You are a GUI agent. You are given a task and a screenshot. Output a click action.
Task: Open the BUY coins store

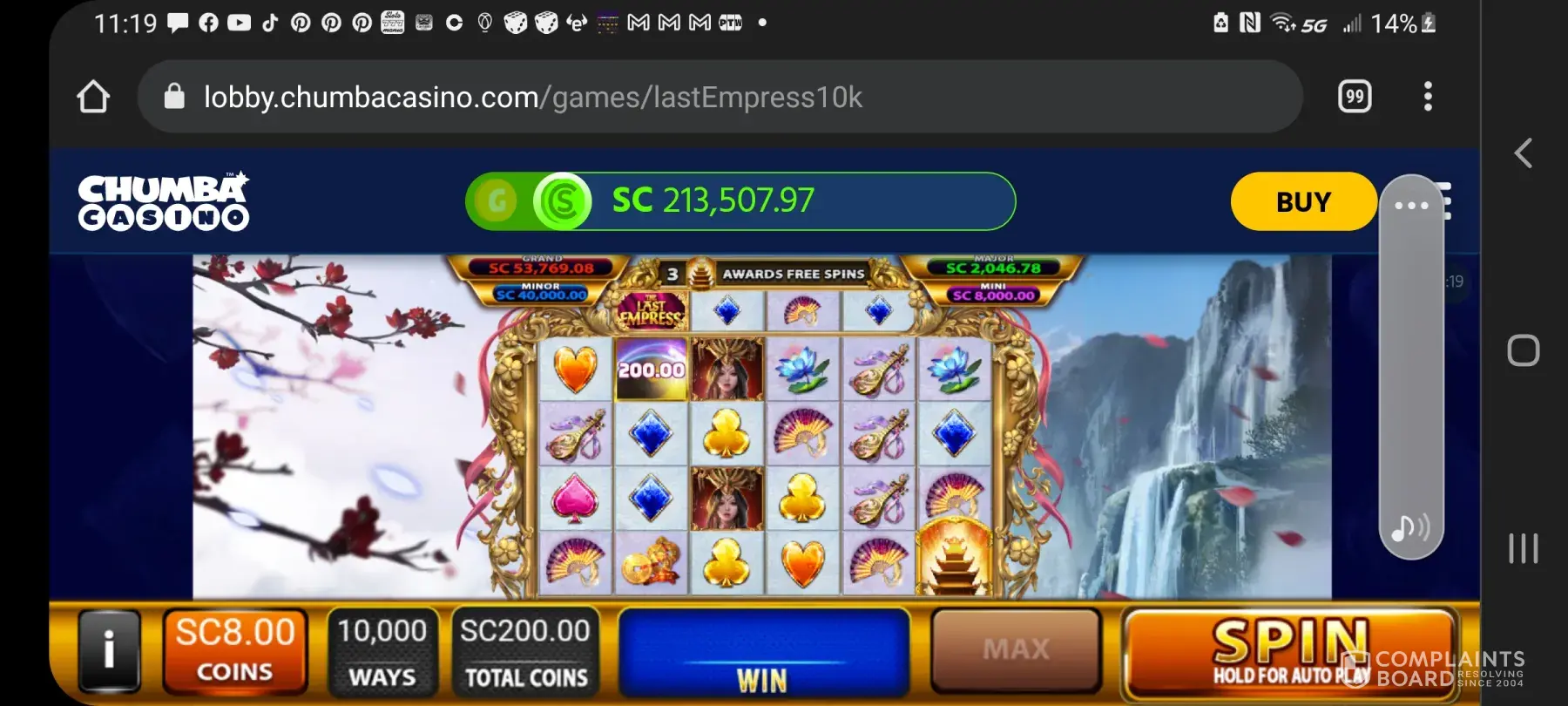[1303, 201]
